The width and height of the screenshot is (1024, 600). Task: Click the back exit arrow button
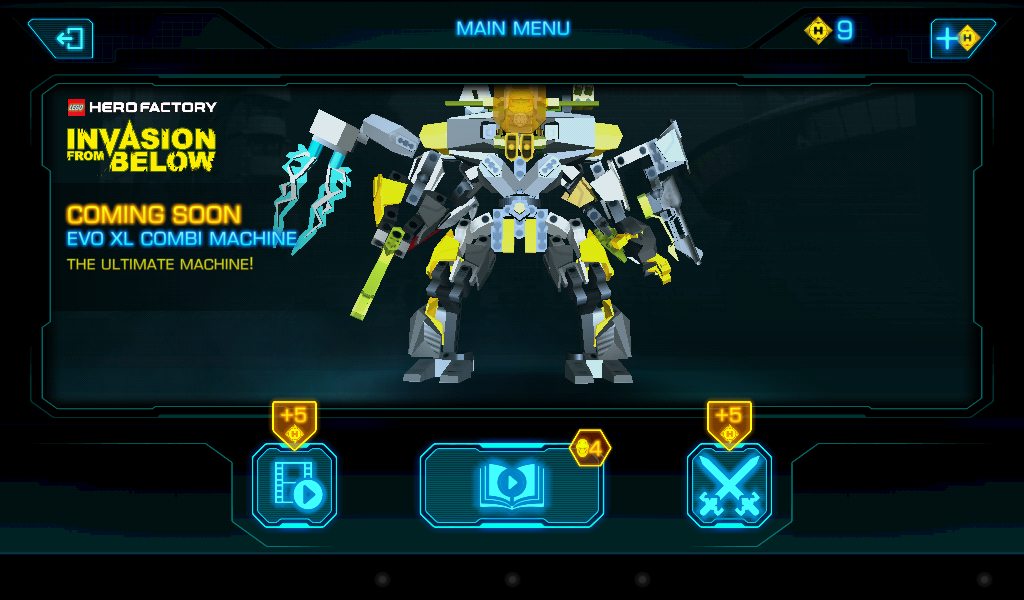pos(66,39)
